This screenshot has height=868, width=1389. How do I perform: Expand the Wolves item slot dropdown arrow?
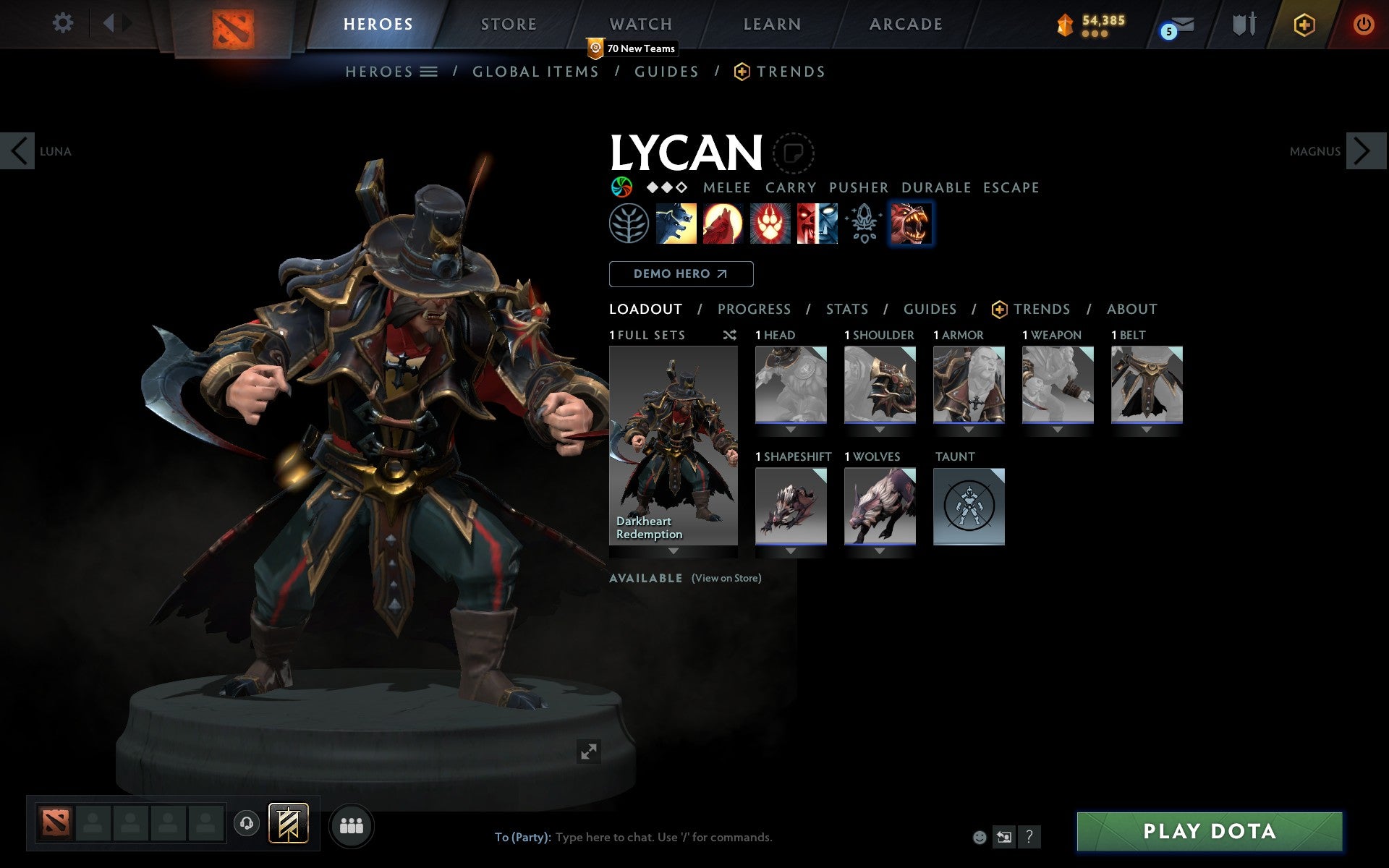pos(879,550)
